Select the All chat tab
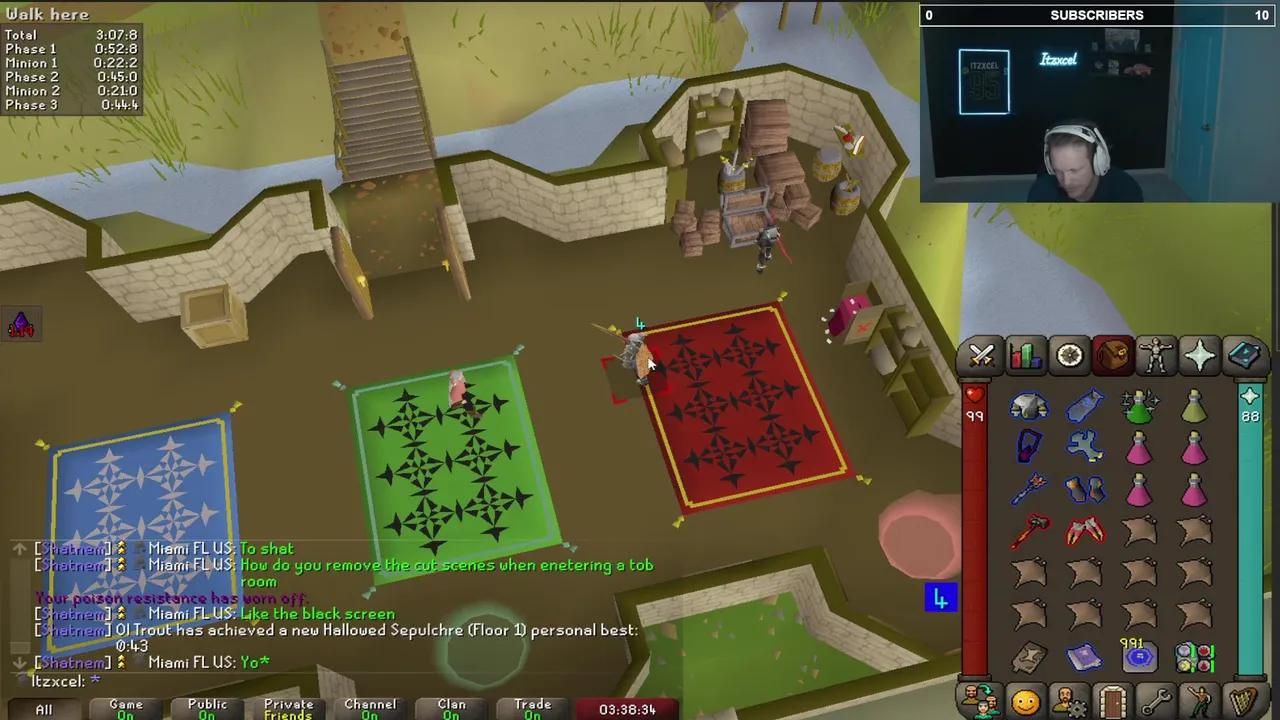The width and height of the screenshot is (1280, 720). (x=43, y=708)
